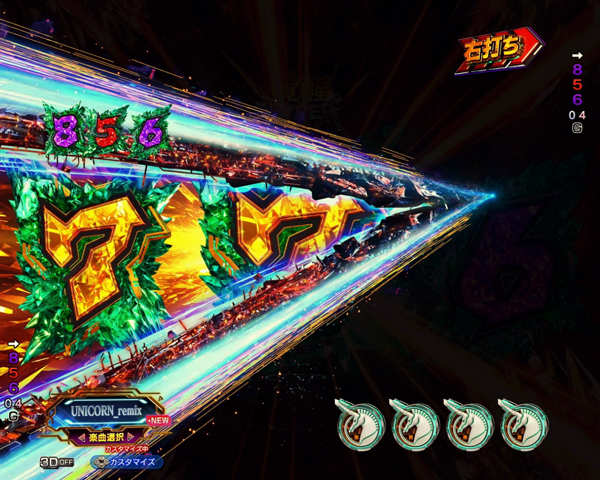Select the UNICORN_remix track panel
The image size is (600, 480).
pos(108,412)
